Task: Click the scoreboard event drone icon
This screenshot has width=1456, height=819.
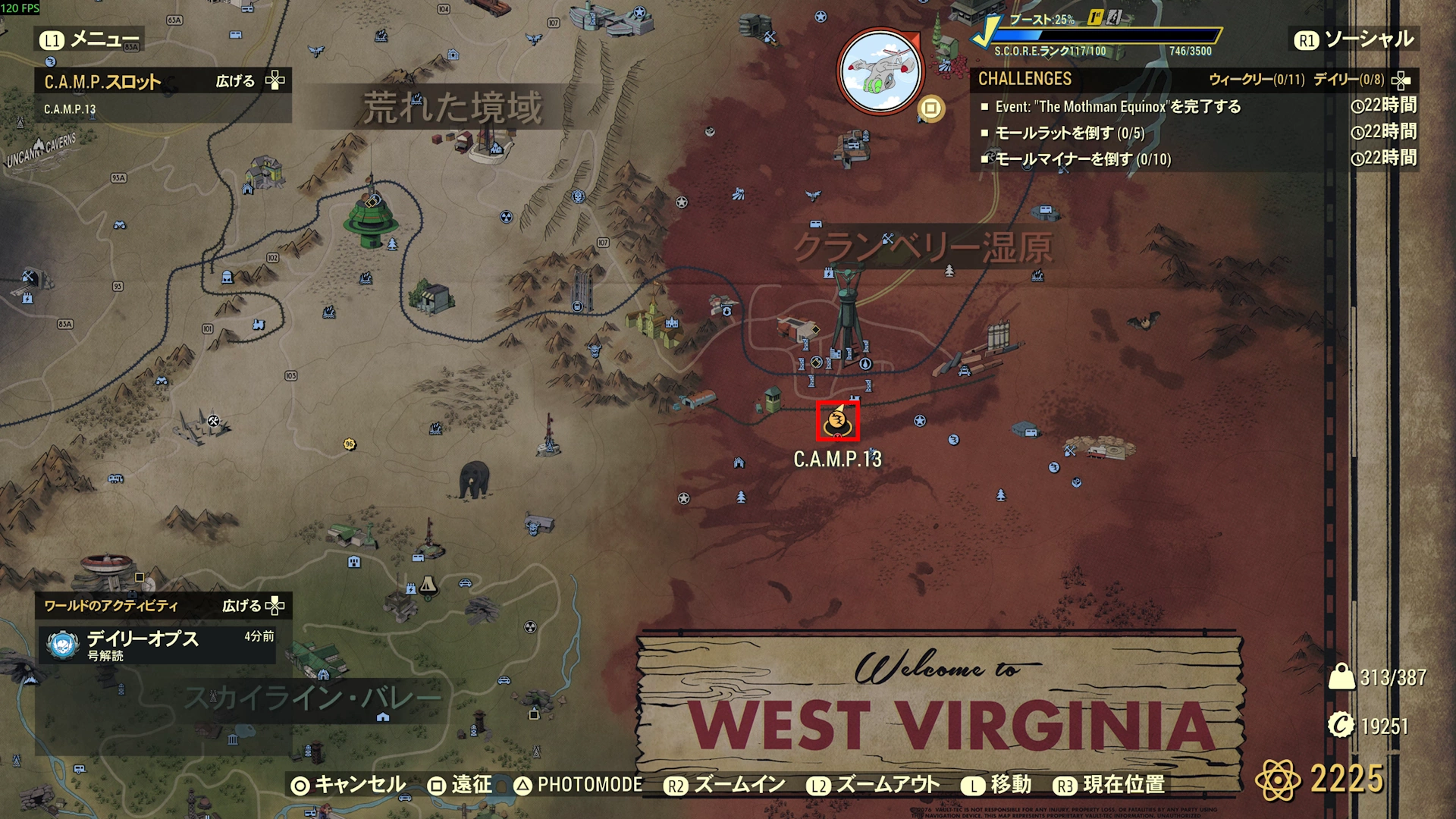Action: [880, 71]
